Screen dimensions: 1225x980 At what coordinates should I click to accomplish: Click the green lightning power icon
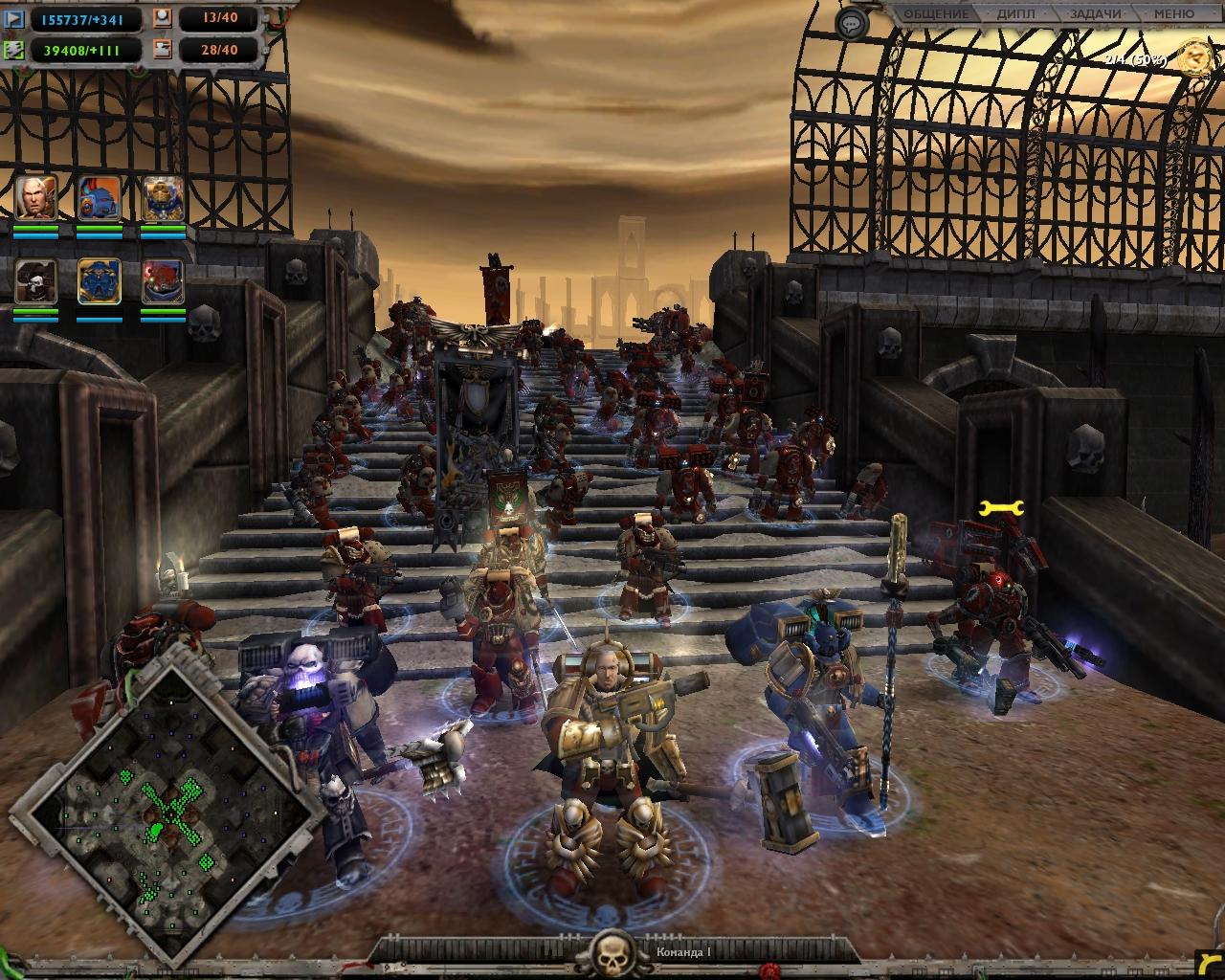[x=15, y=49]
